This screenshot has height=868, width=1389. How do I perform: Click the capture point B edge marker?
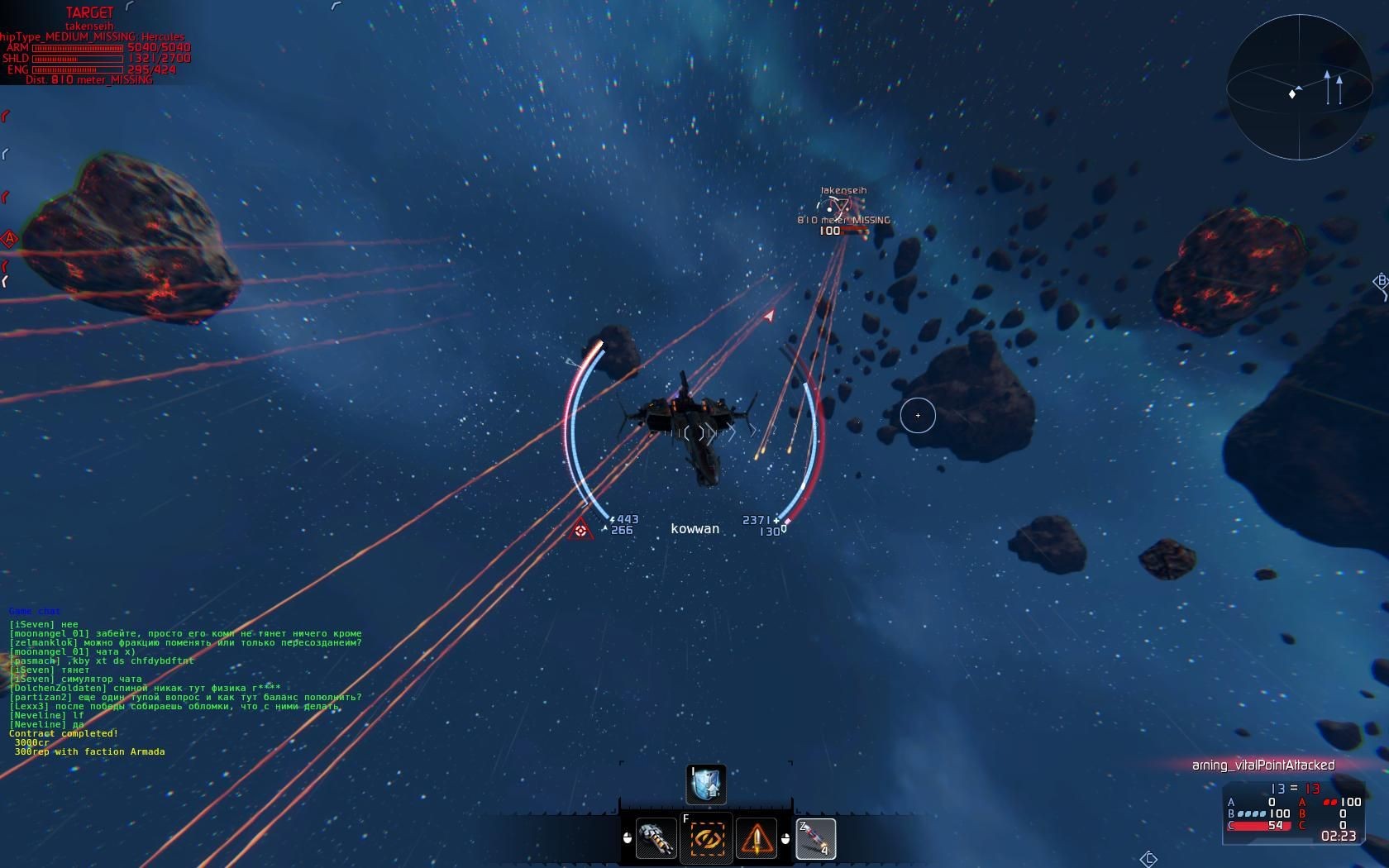tap(1380, 282)
